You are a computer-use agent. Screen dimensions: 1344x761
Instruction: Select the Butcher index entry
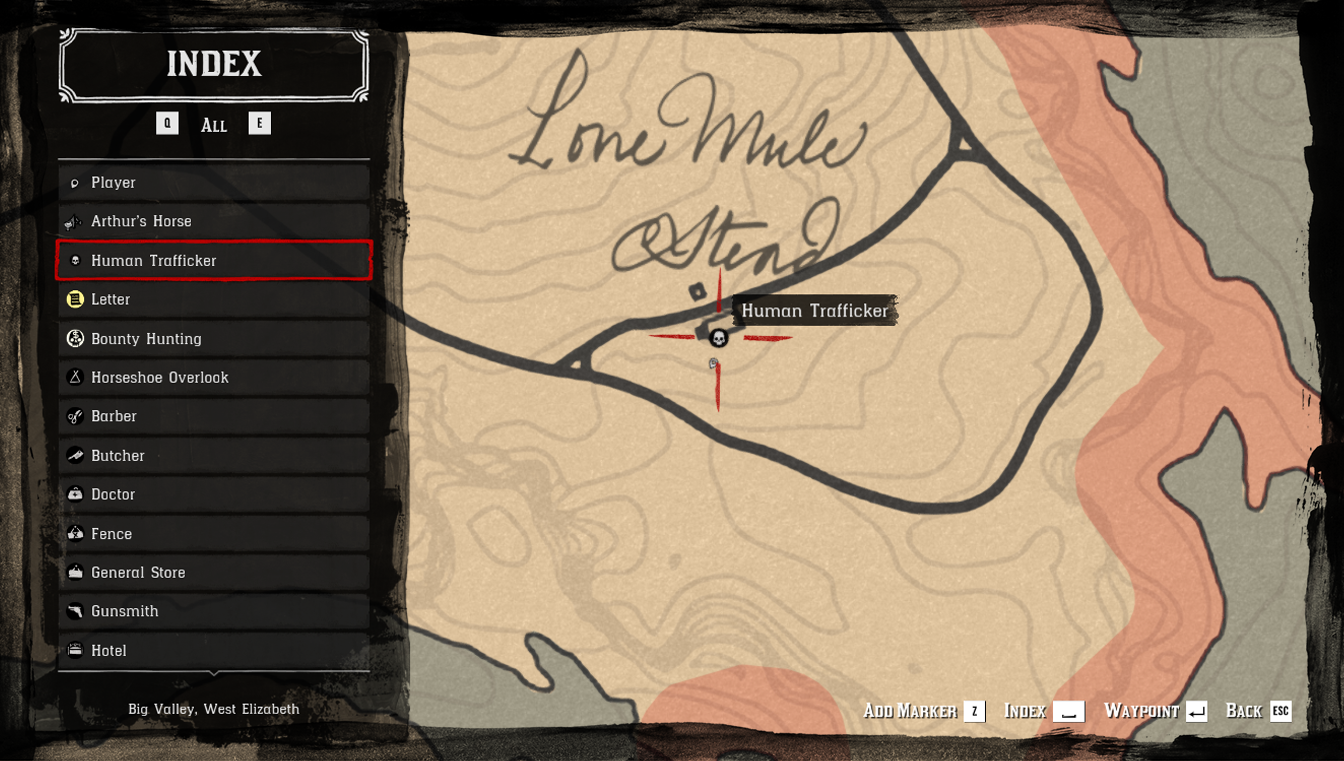click(213, 456)
